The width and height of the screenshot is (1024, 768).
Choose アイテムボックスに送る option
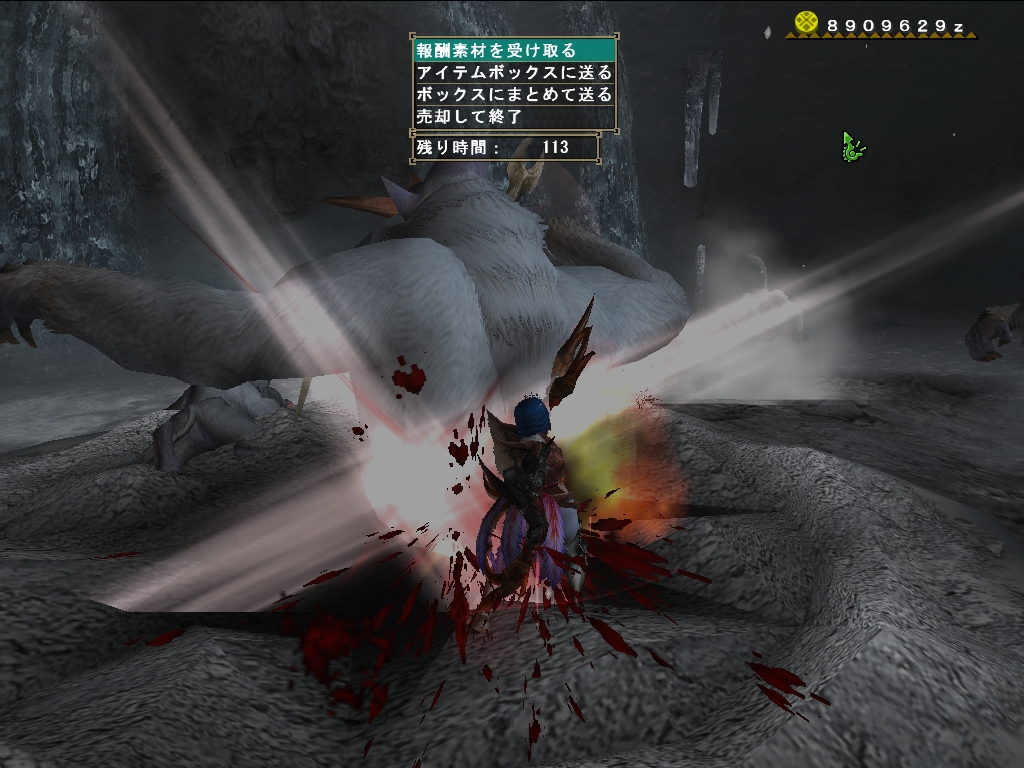513,72
